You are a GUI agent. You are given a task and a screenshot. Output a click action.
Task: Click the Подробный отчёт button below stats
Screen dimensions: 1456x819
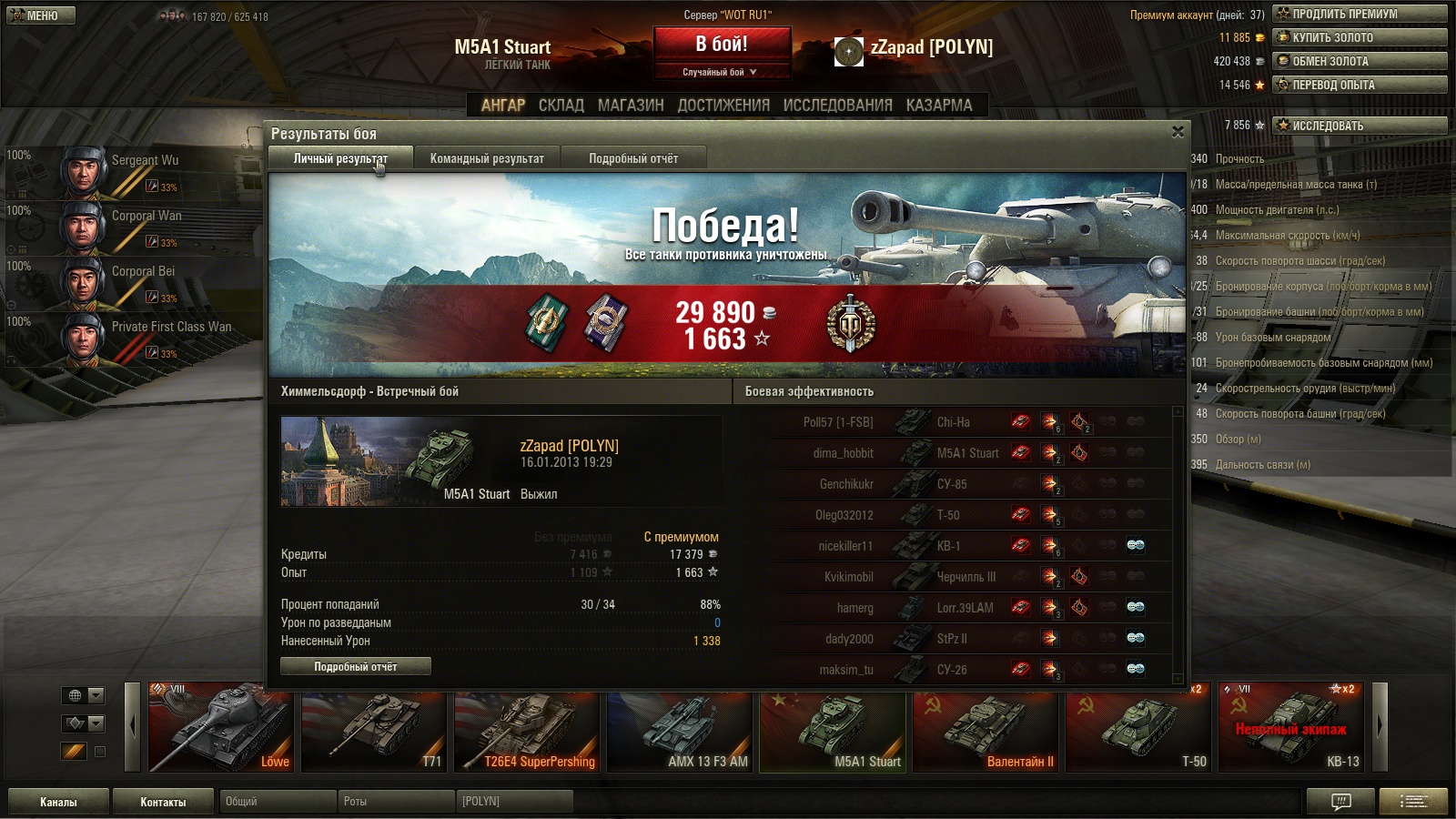click(x=356, y=667)
